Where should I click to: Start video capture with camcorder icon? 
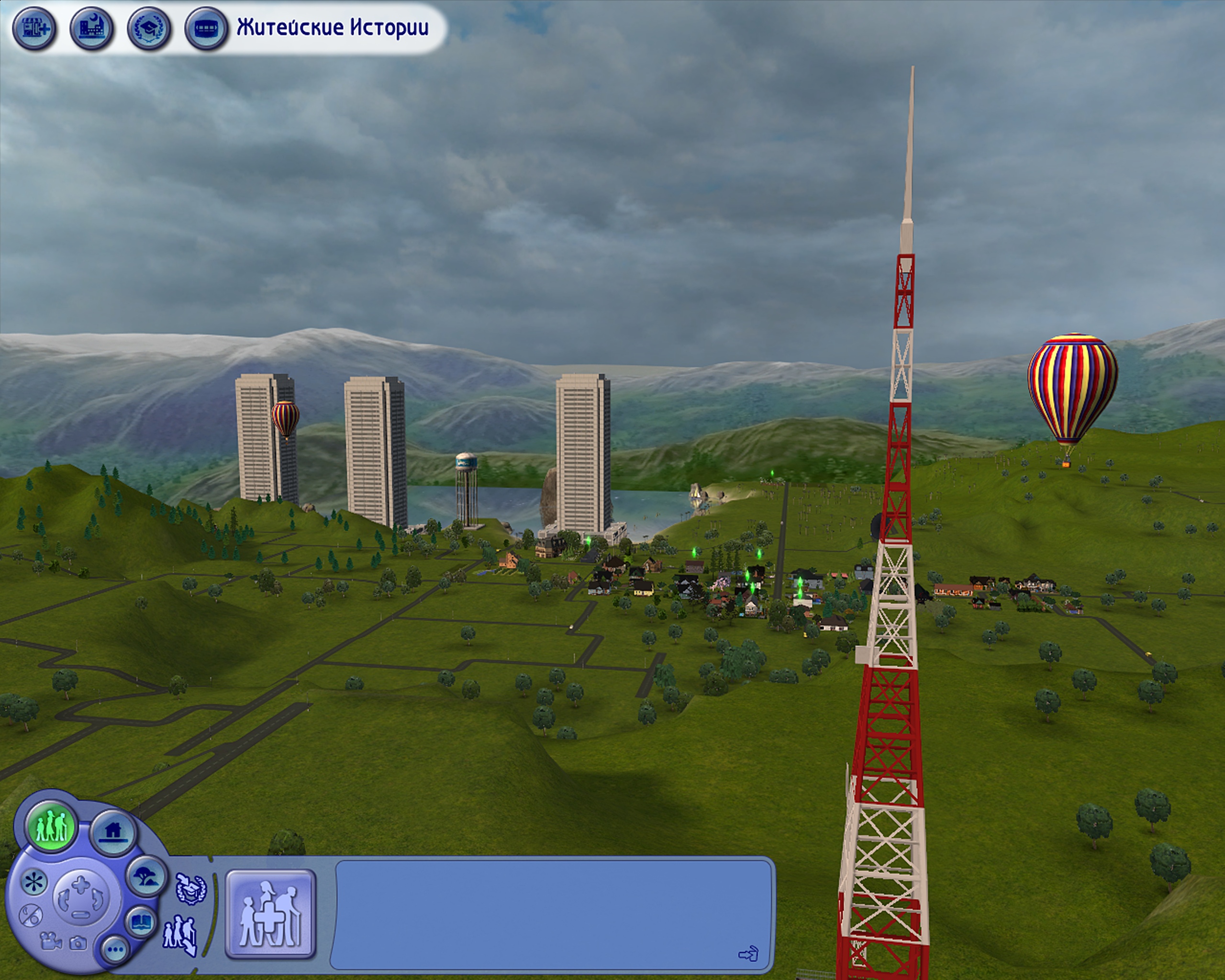(x=51, y=942)
